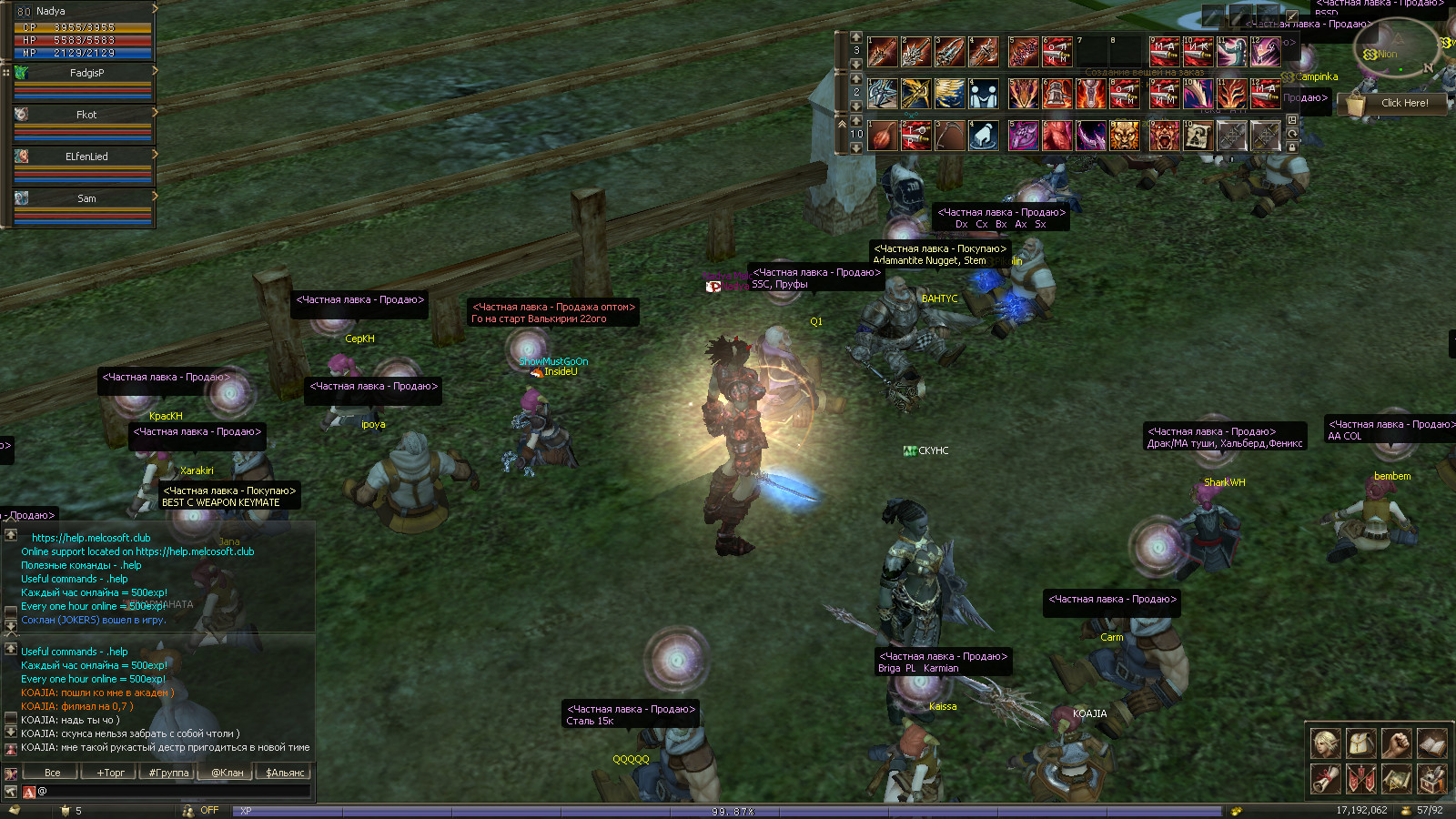Open the inventory backpack icon
The height and width of the screenshot is (819, 1456).
point(1360,743)
